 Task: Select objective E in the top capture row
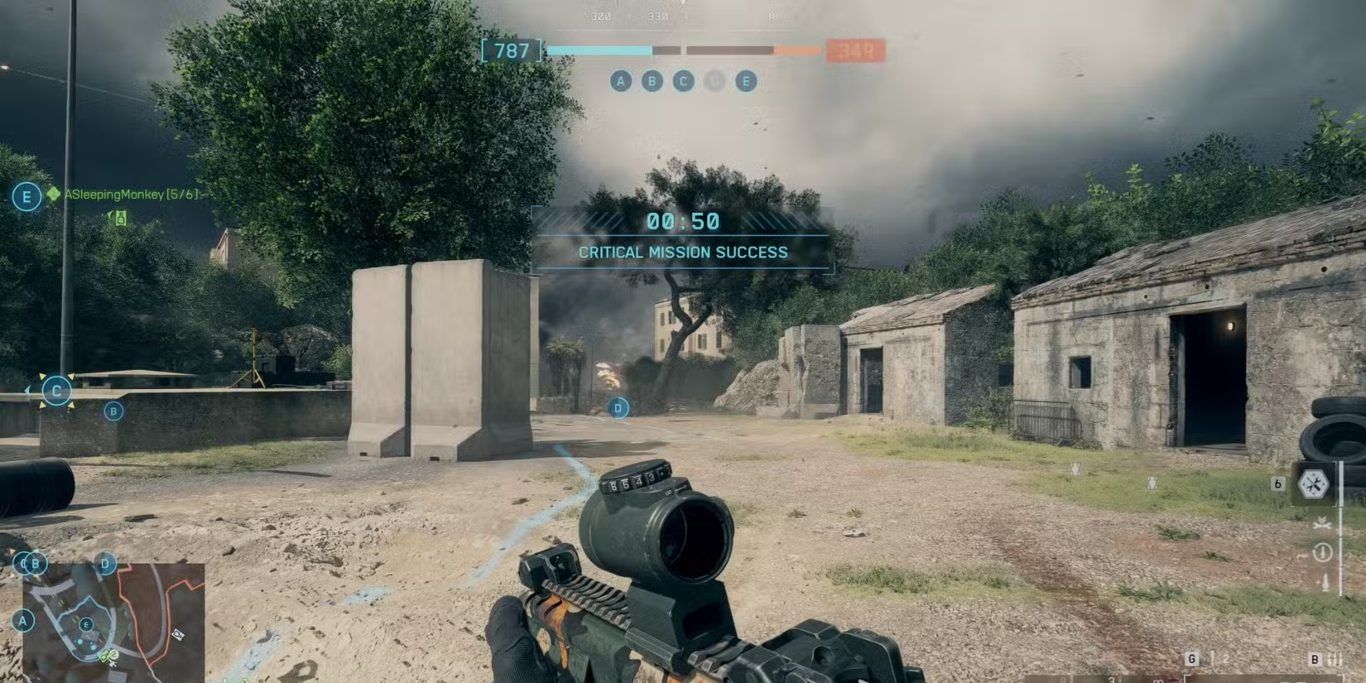click(746, 81)
